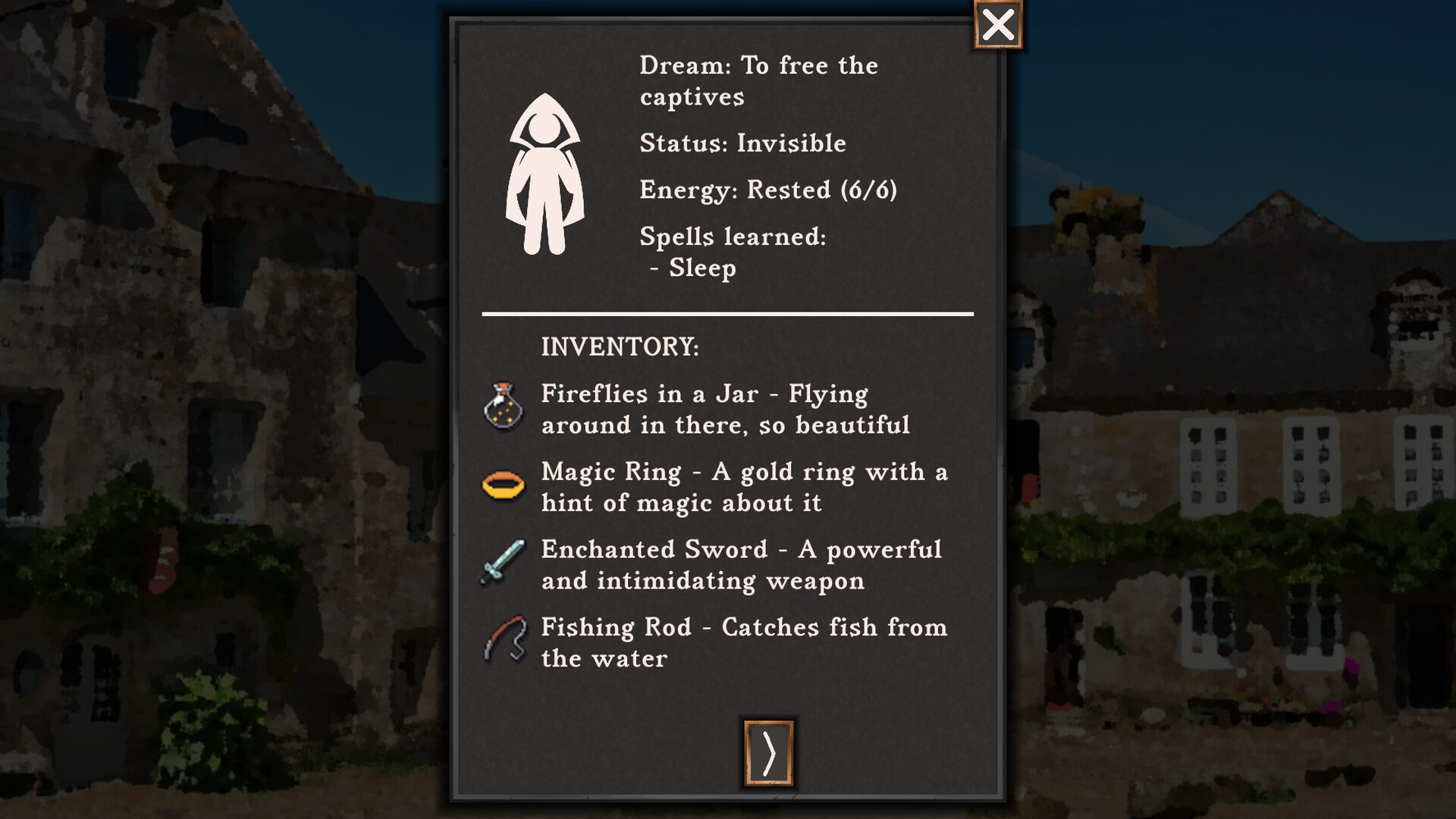The height and width of the screenshot is (819, 1456).
Task: Click the Fireflies in a Jar icon
Action: pyautogui.click(x=504, y=409)
